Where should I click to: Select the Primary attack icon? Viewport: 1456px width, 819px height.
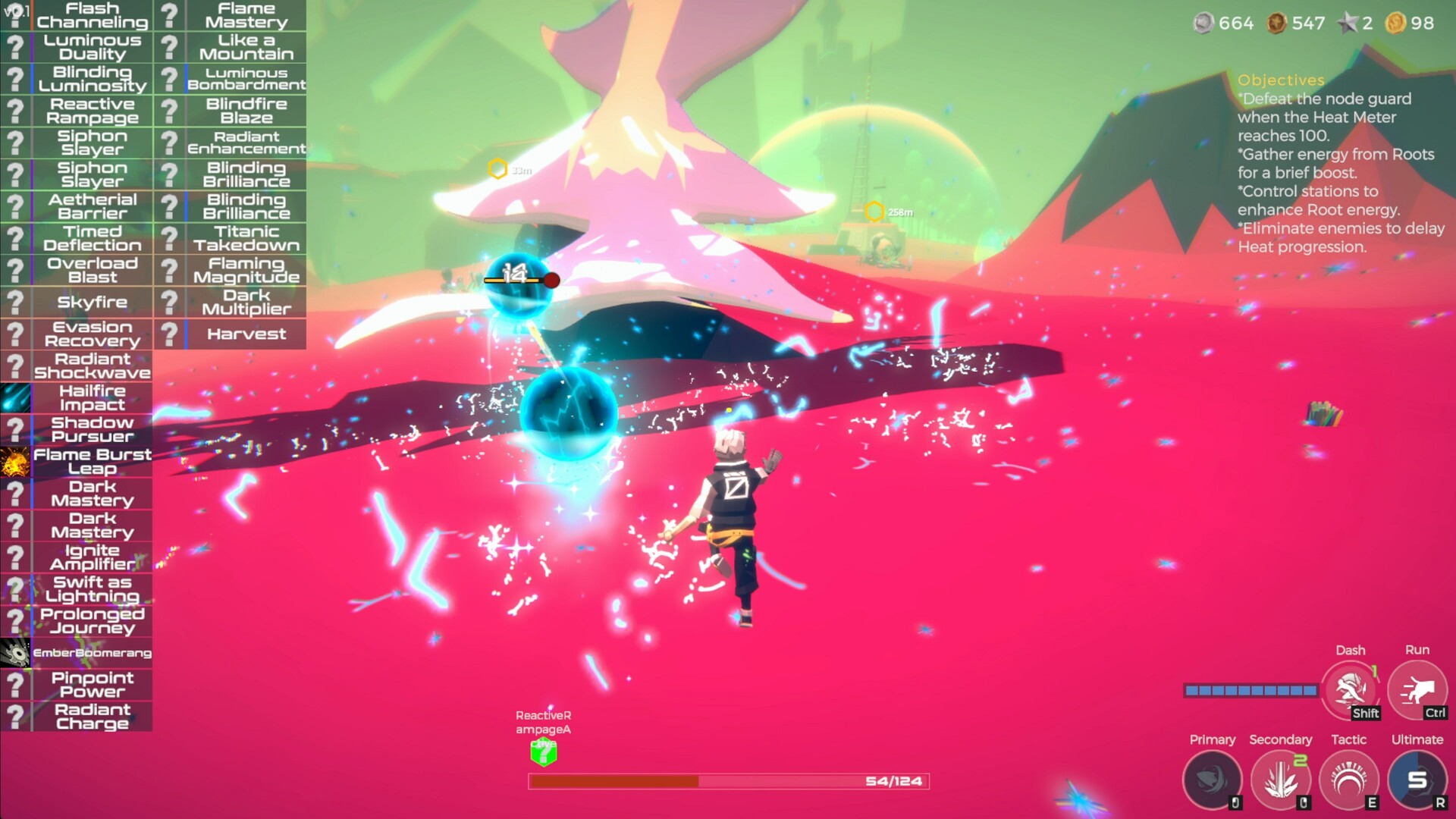(x=1213, y=779)
